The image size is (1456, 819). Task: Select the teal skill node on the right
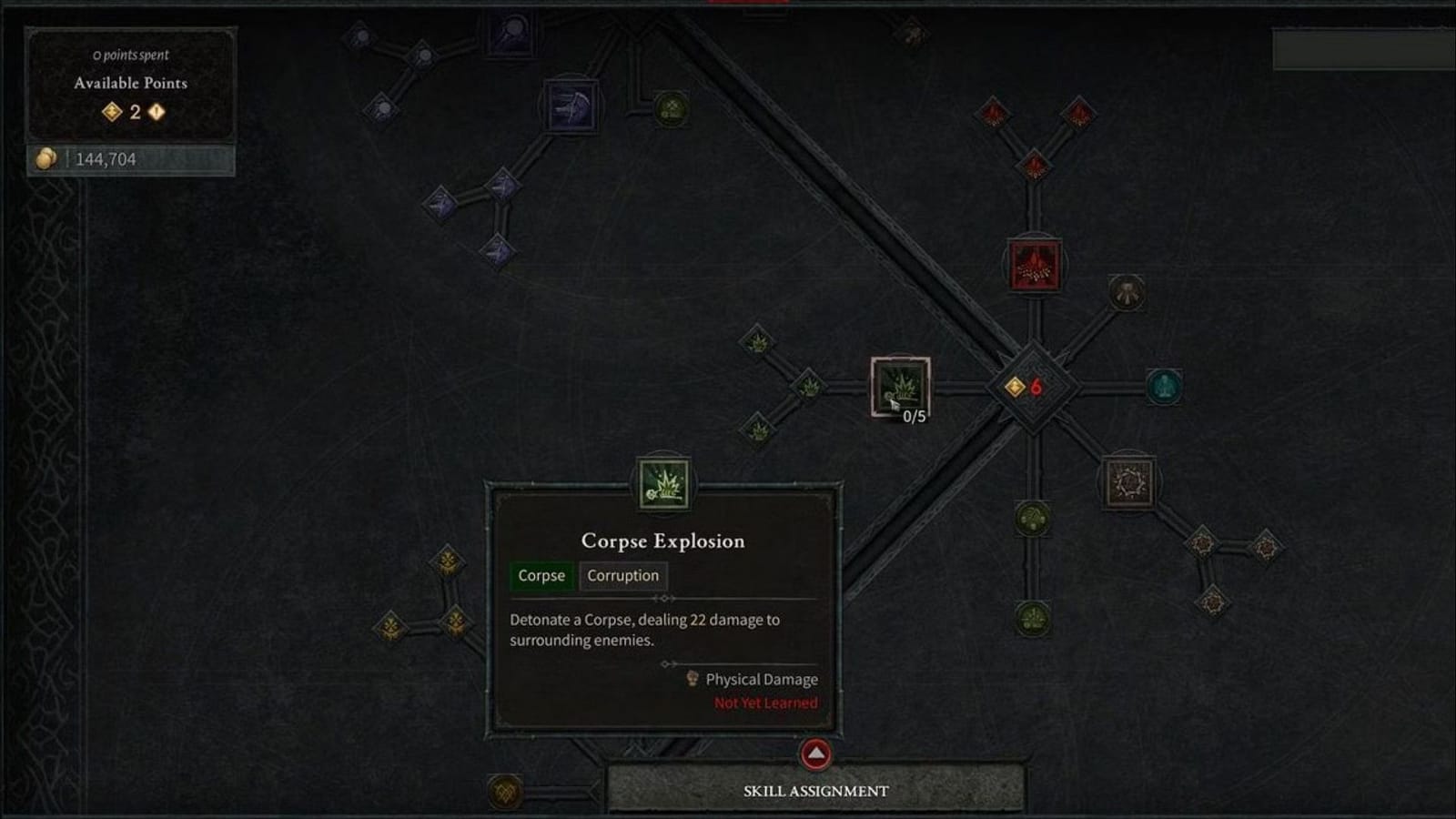[1165, 386]
